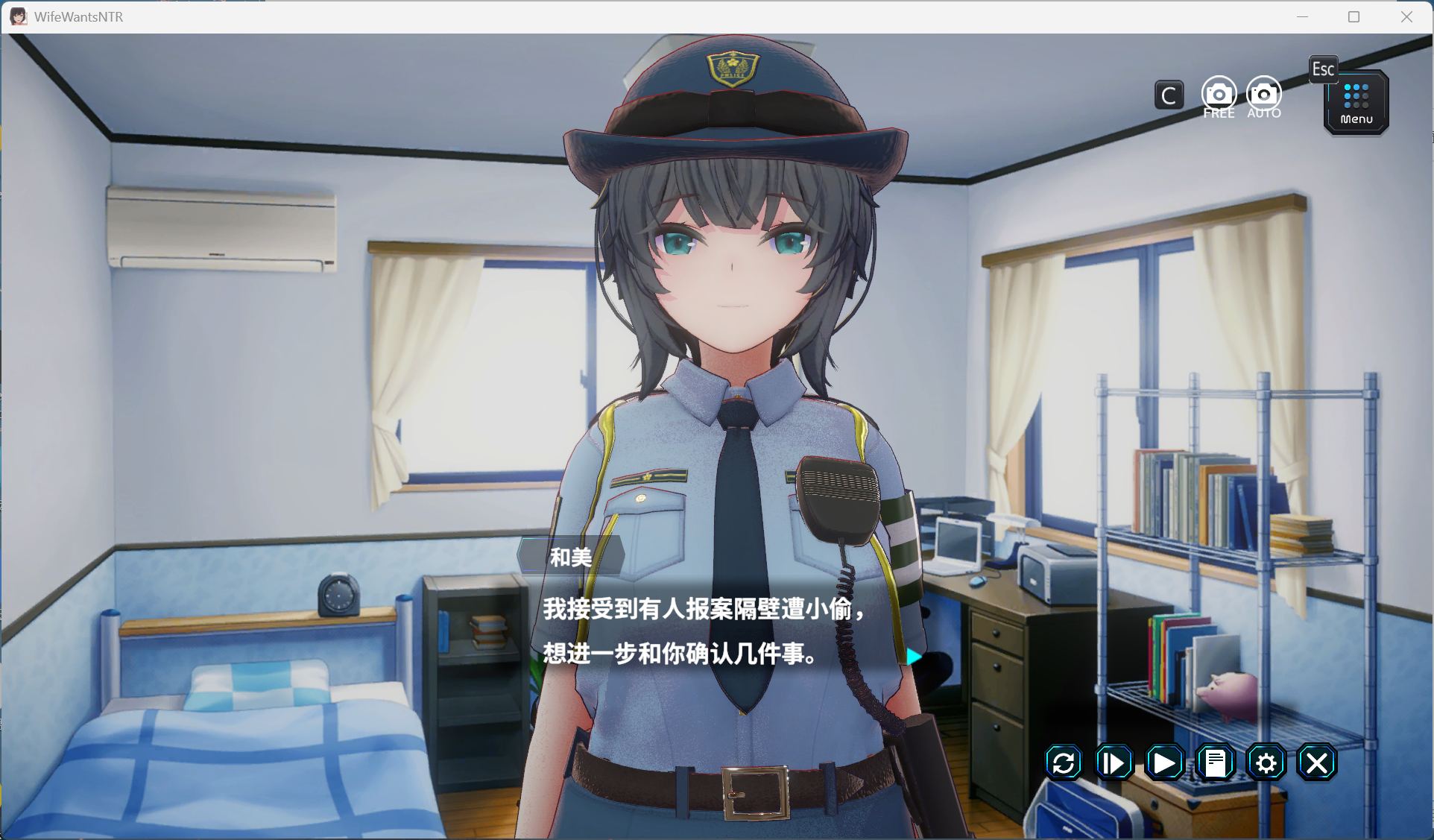Click the 和美 name plate
This screenshot has height=840, width=1434.
pyautogui.click(x=570, y=558)
